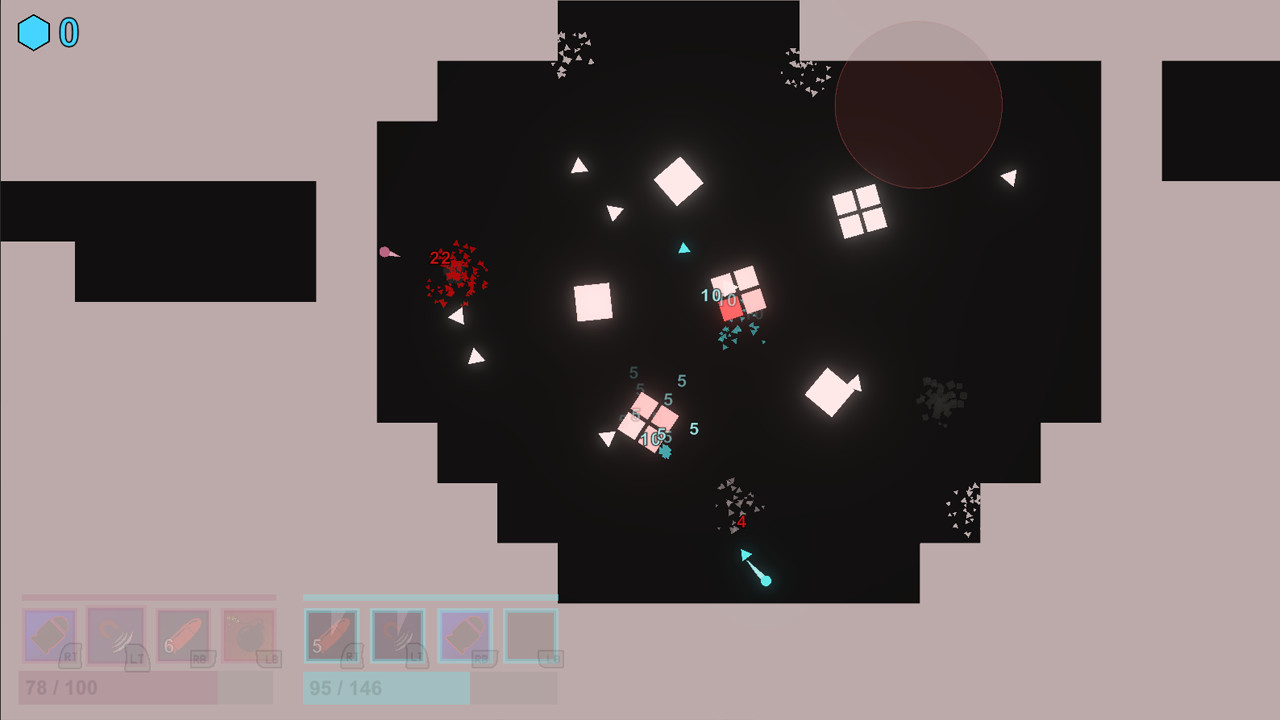Select the red player's shockwave ability
Image resolution: width=1280 pixels, height=720 pixels.
click(115, 635)
